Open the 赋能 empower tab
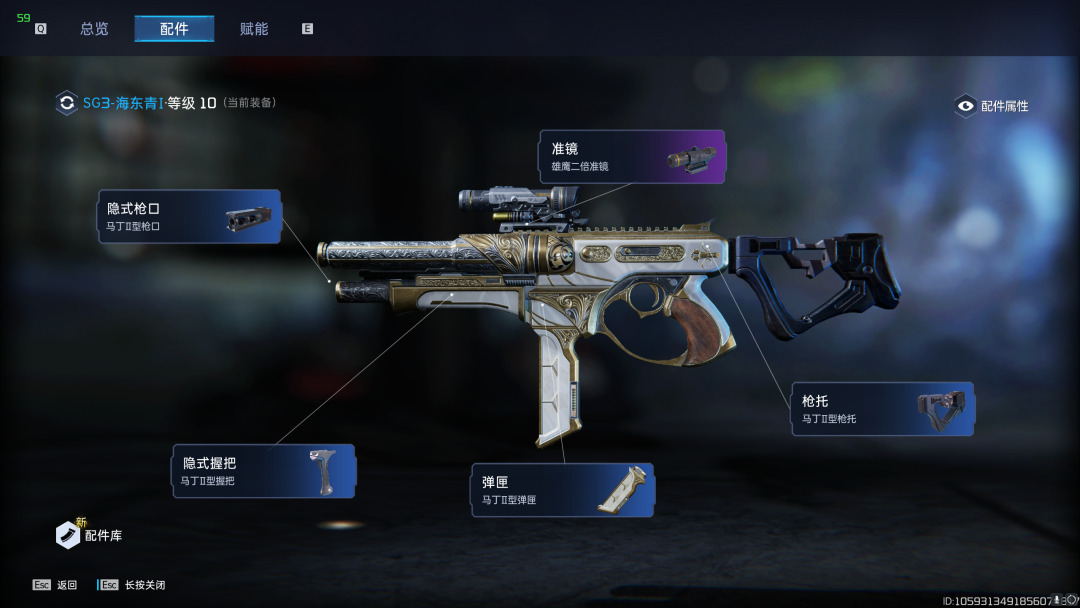The image size is (1080, 608). pos(254,29)
